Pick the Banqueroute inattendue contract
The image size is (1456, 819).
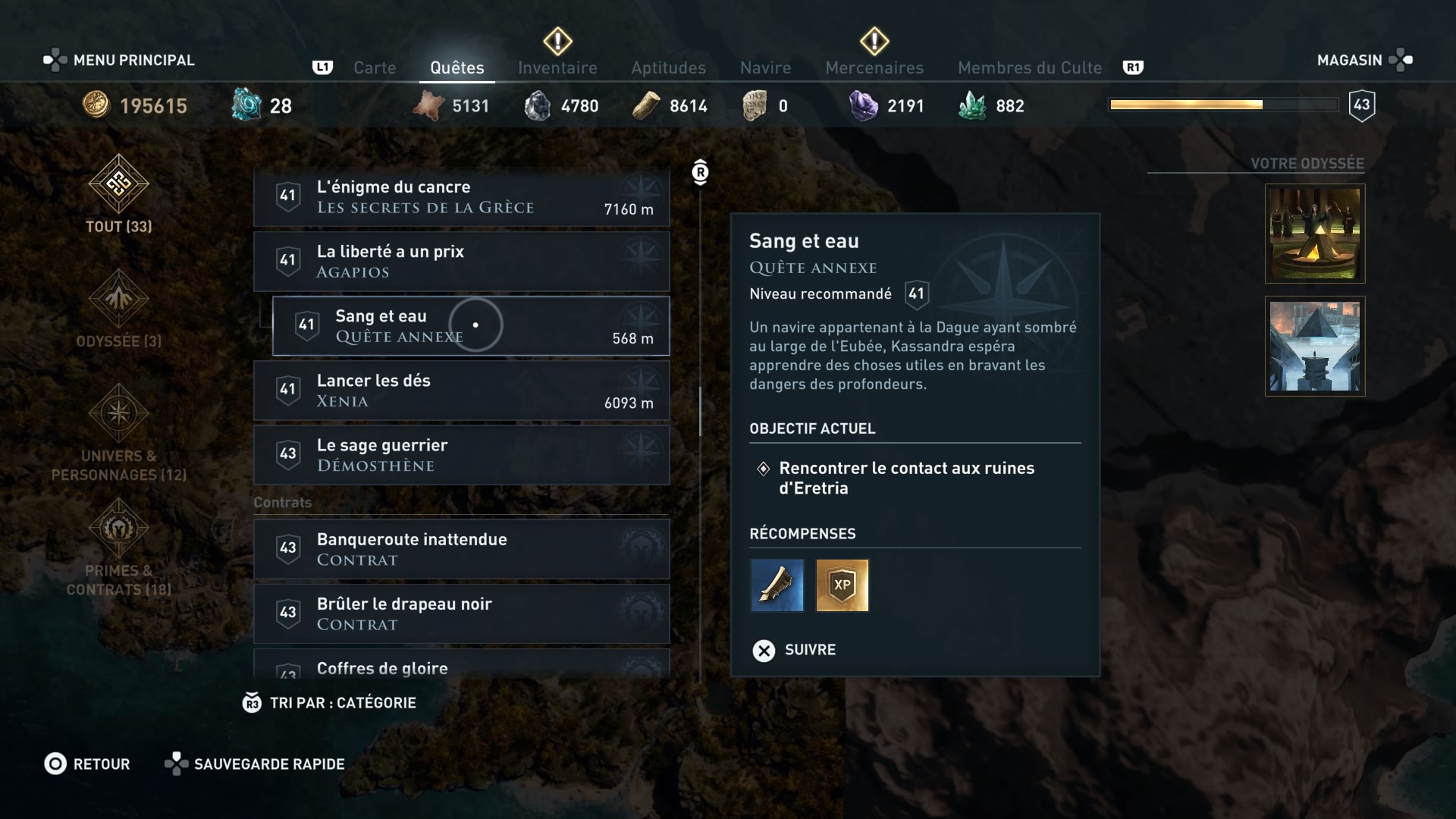pyautogui.click(x=461, y=549)
